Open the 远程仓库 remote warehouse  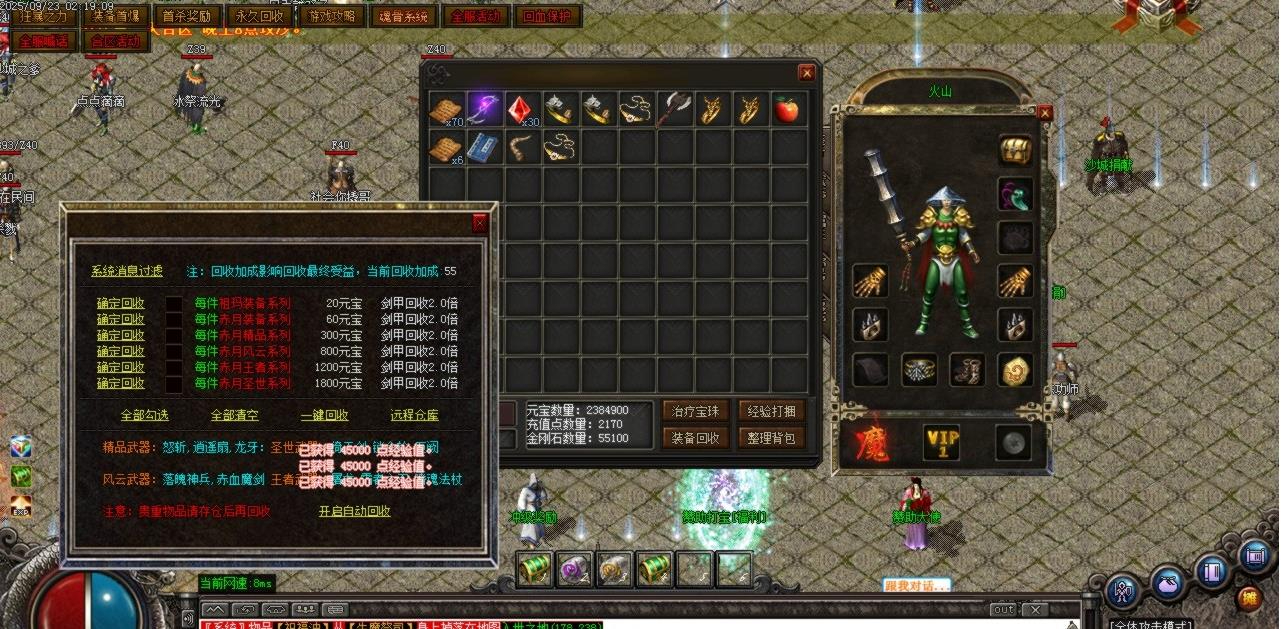414,415
